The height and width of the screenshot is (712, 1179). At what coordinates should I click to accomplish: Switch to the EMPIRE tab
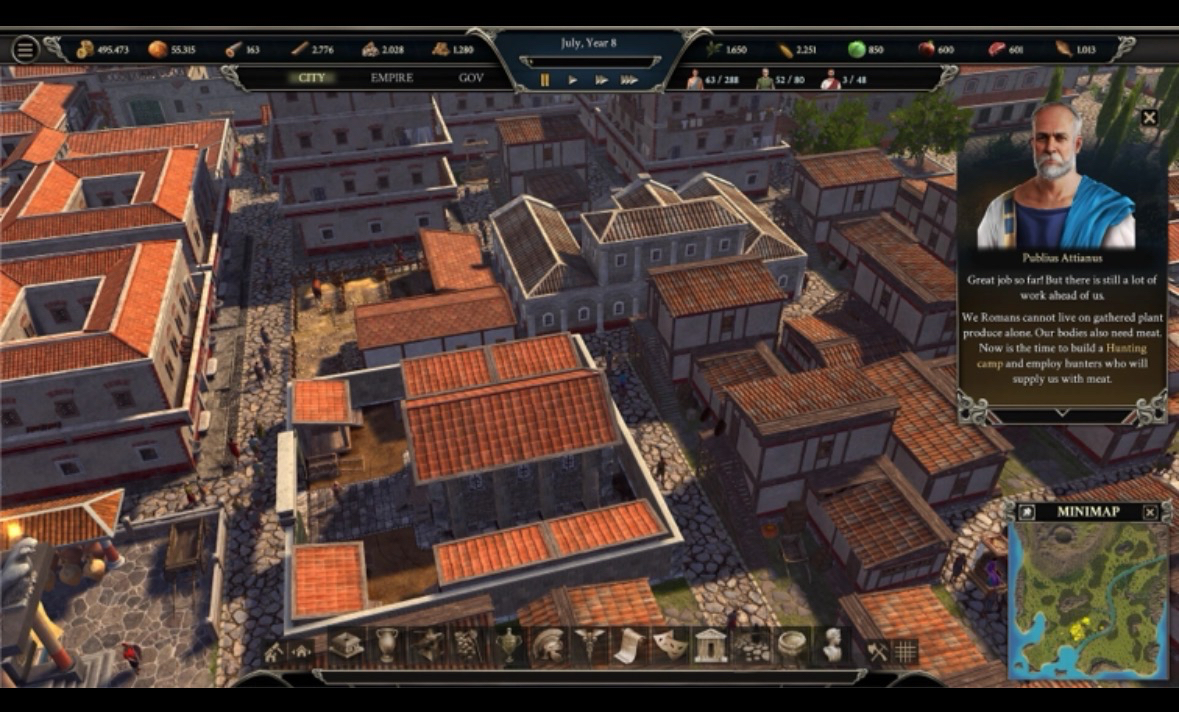click(392, 78)
